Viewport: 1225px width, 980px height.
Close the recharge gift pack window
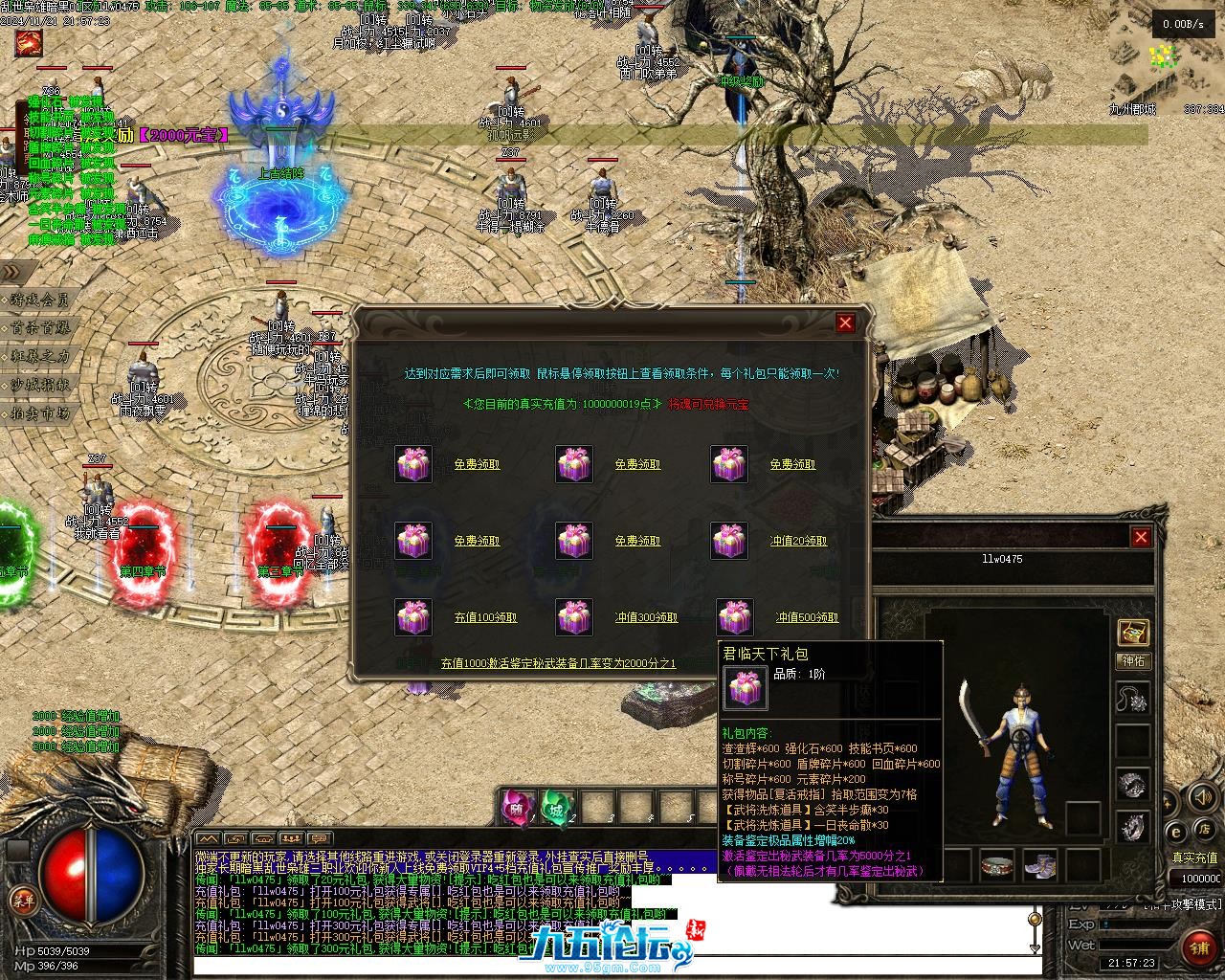click(x=845, y=323)
